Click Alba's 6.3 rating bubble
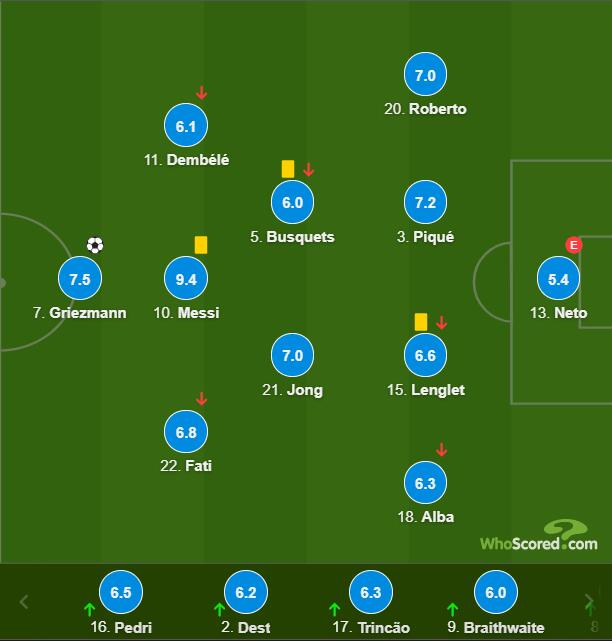612x641 pixels. [425, 483]
